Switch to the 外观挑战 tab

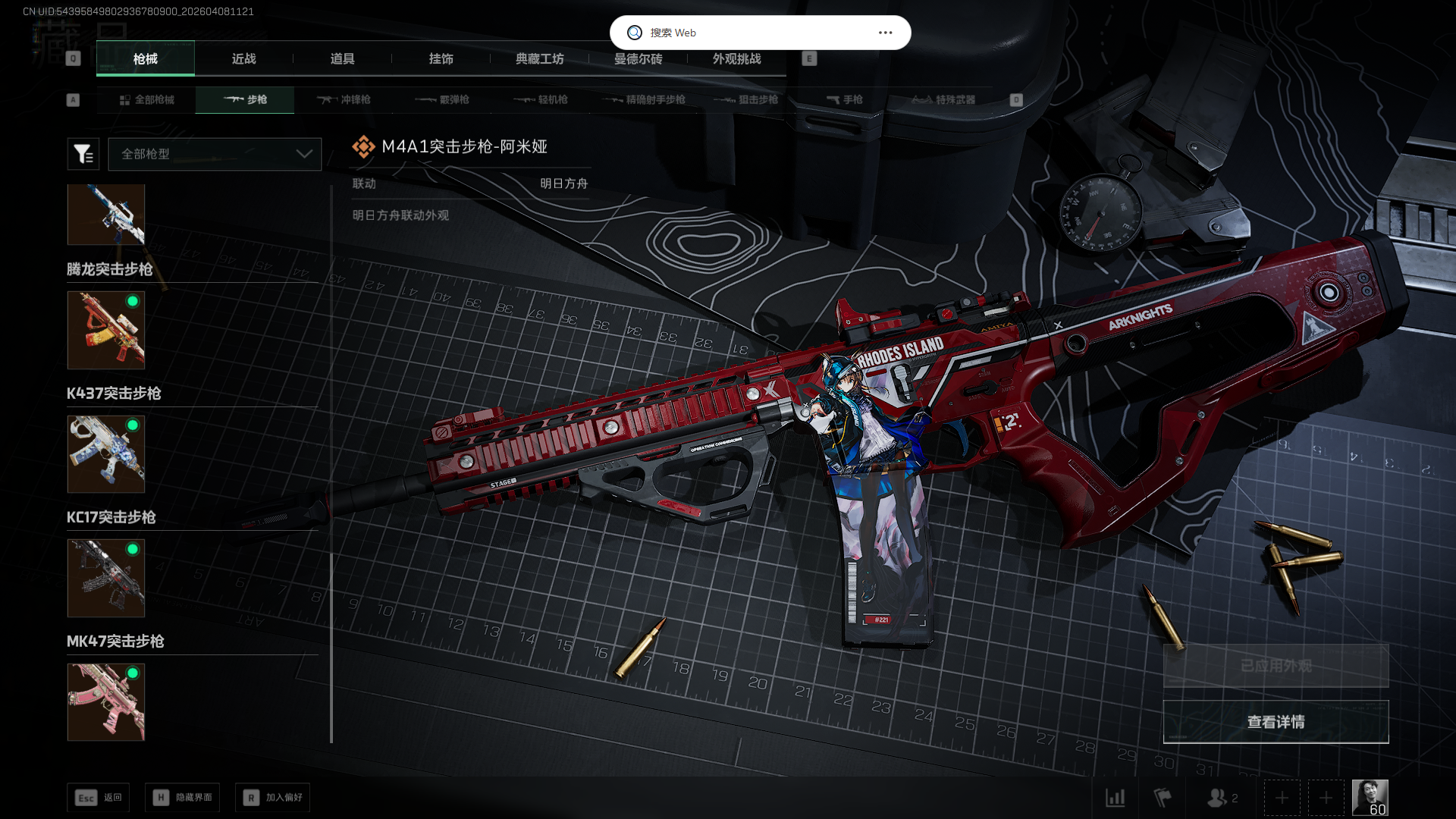point(736,59)
